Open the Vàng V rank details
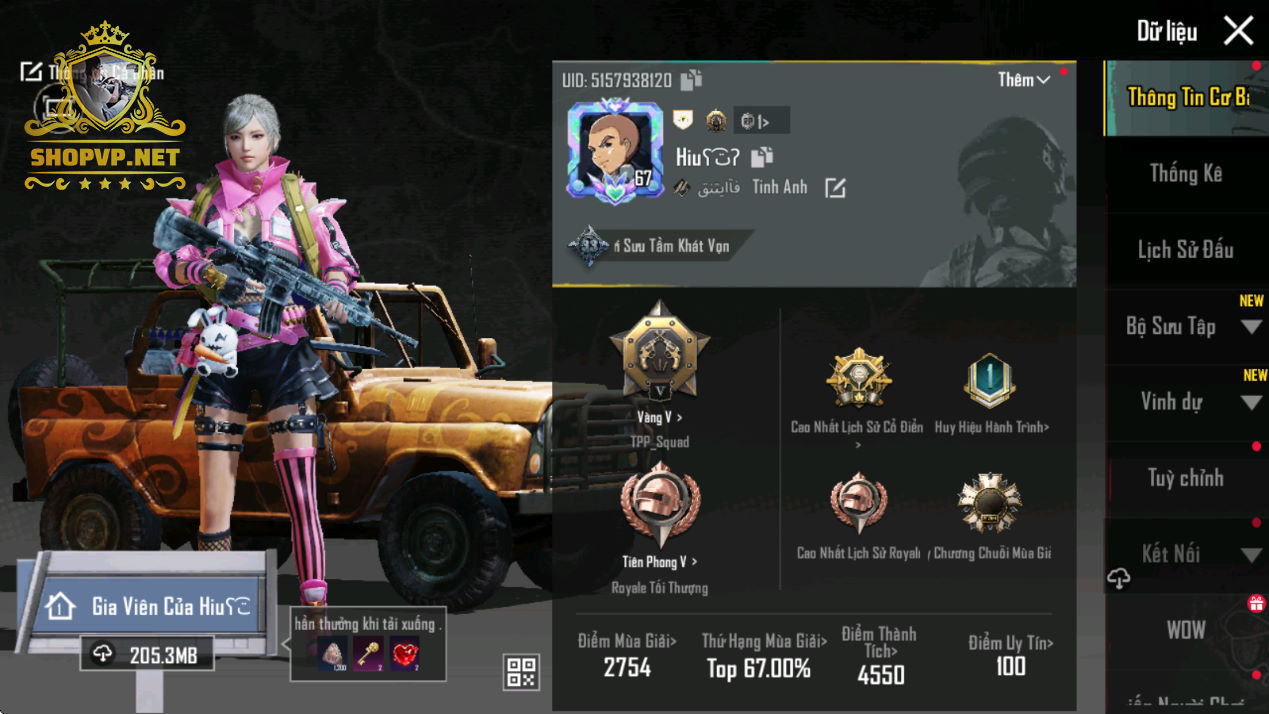This screenshot has width=1269, height=714. click(659, 417)
